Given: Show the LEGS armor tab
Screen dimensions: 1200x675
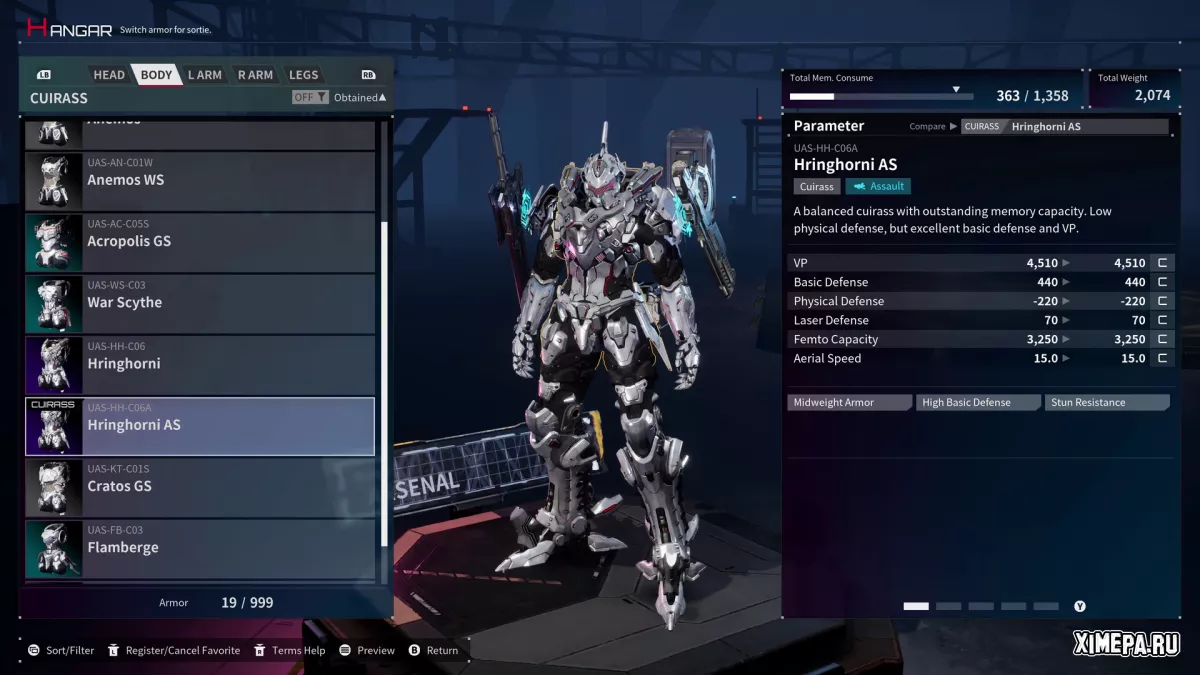Looking at the screenshot, I should [303, 75].
